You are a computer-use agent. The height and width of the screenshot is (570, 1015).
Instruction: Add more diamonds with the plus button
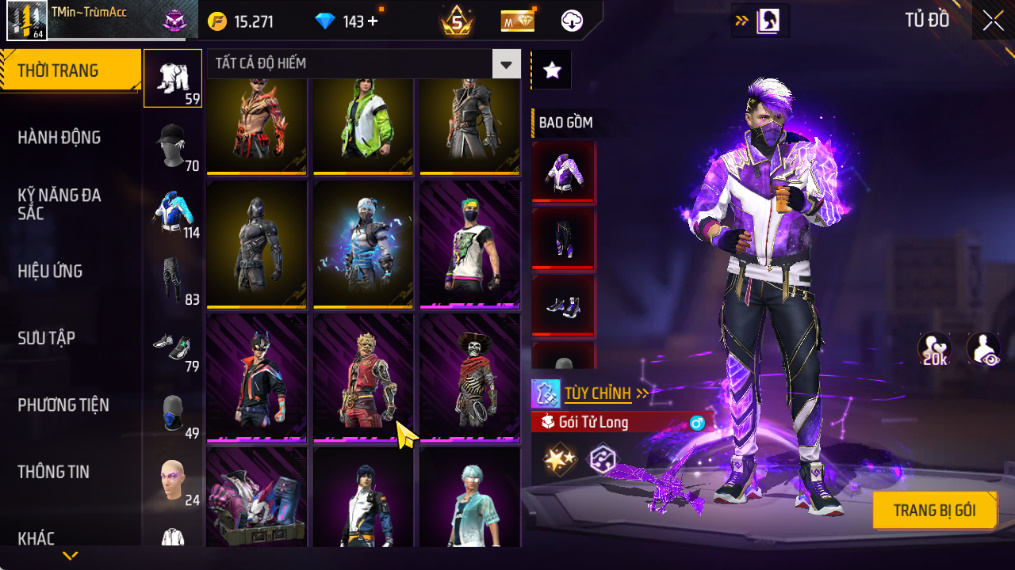(373, 21)
